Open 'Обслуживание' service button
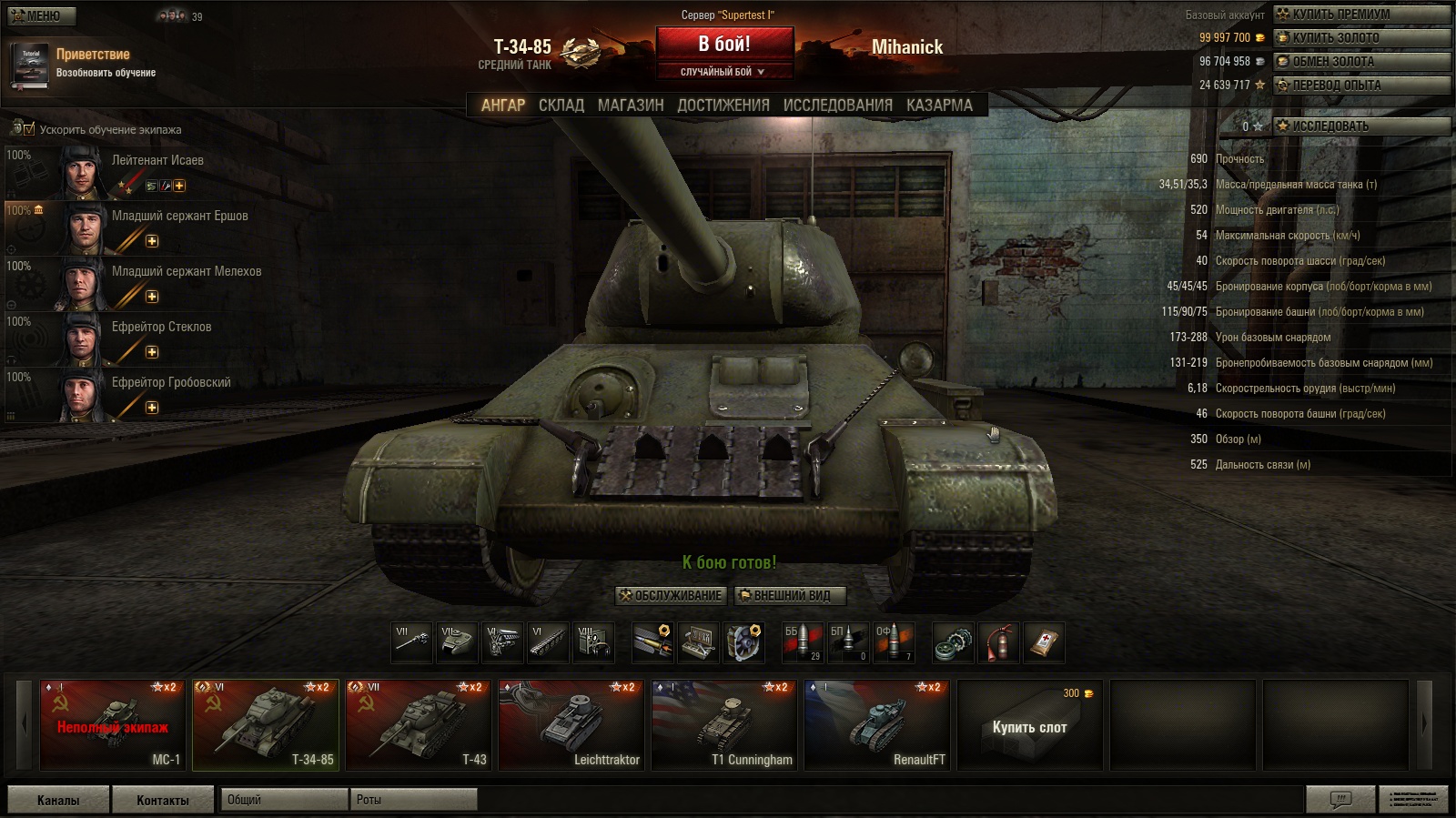 pyautogui.click(x=671, y=596)
